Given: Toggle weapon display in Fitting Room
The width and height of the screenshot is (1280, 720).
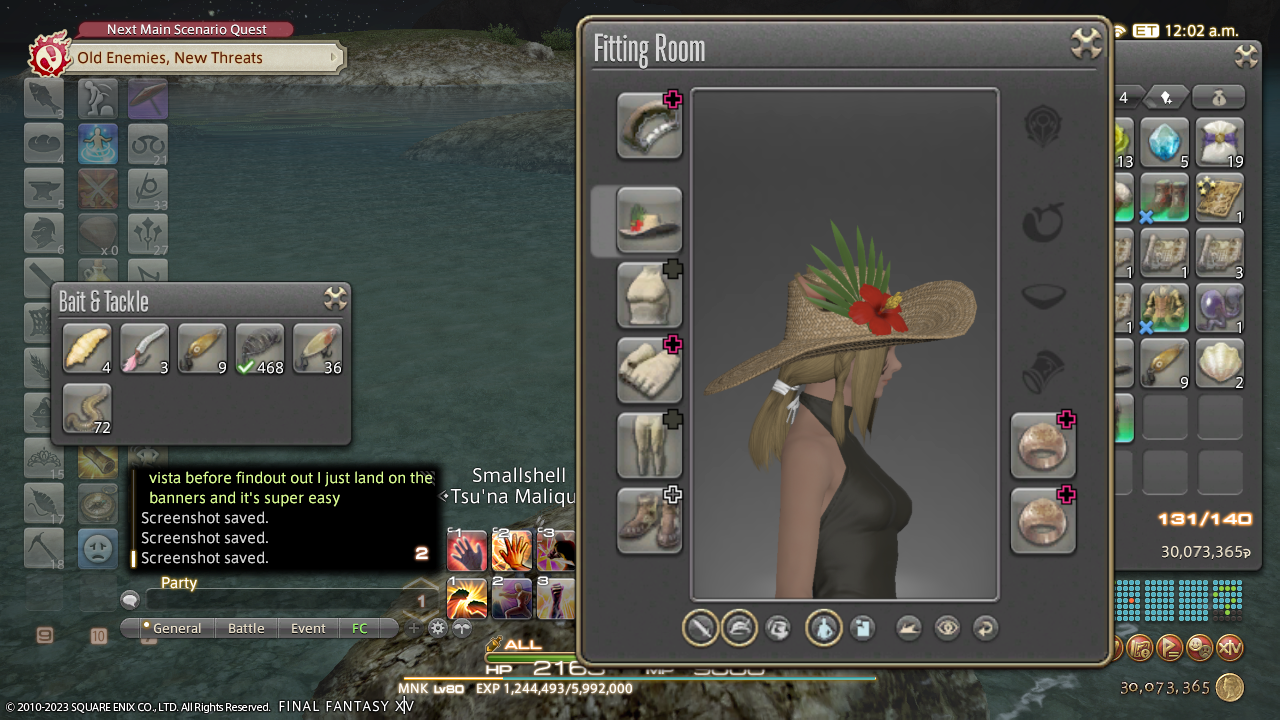Looking at the screenshot, I should tap(700, 628).
